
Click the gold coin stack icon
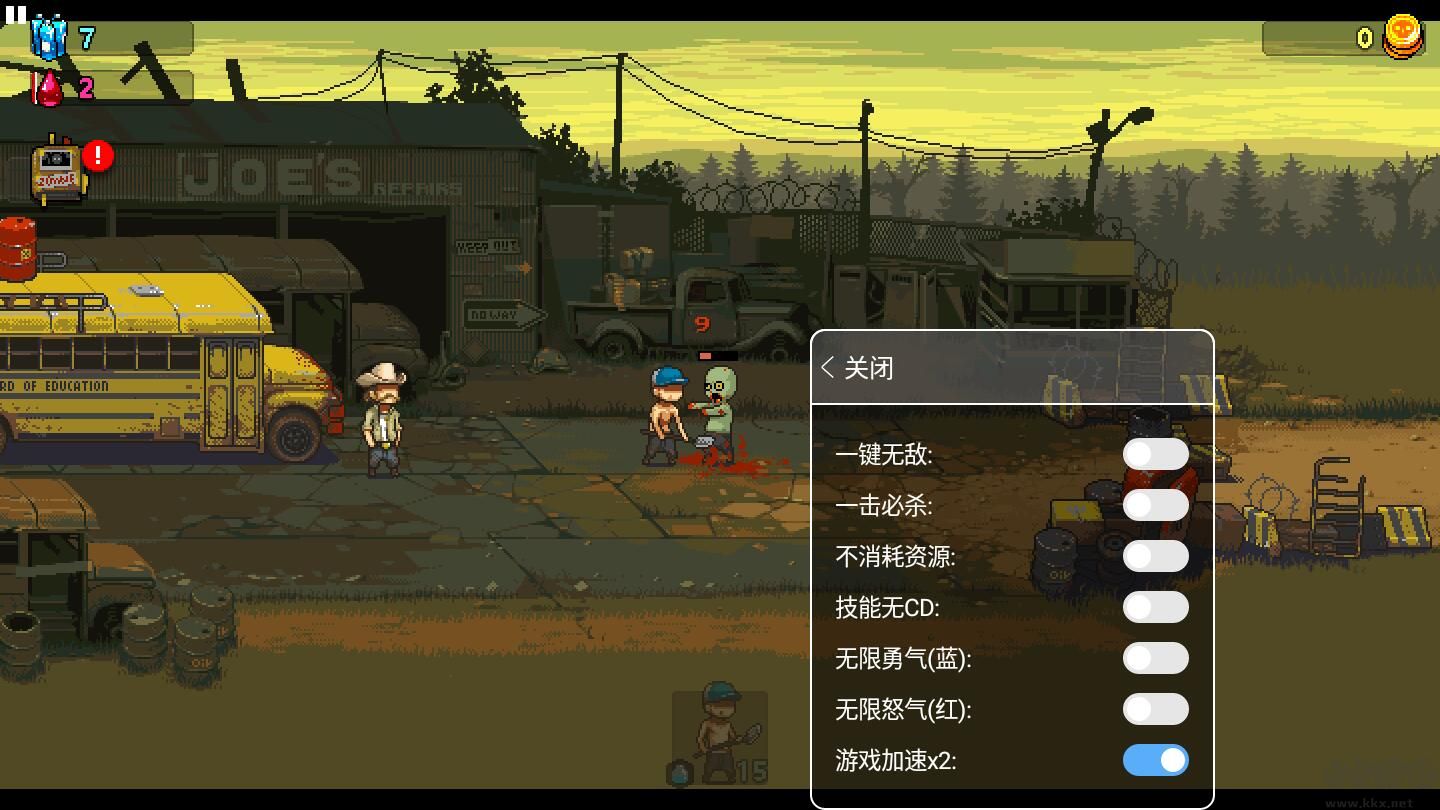click(x=1403, y=37)
